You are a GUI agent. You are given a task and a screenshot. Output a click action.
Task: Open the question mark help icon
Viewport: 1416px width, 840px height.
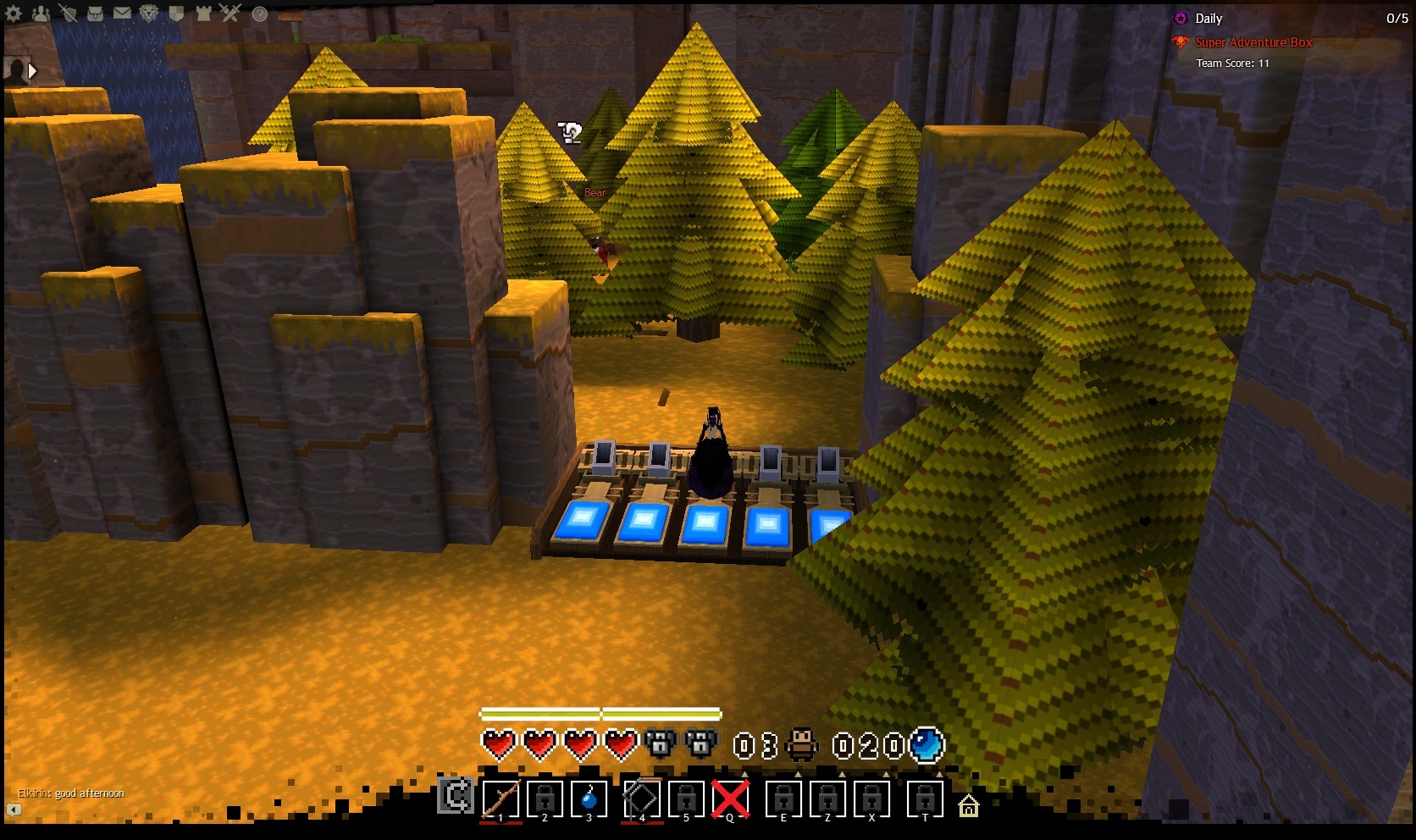coord(260,14)
